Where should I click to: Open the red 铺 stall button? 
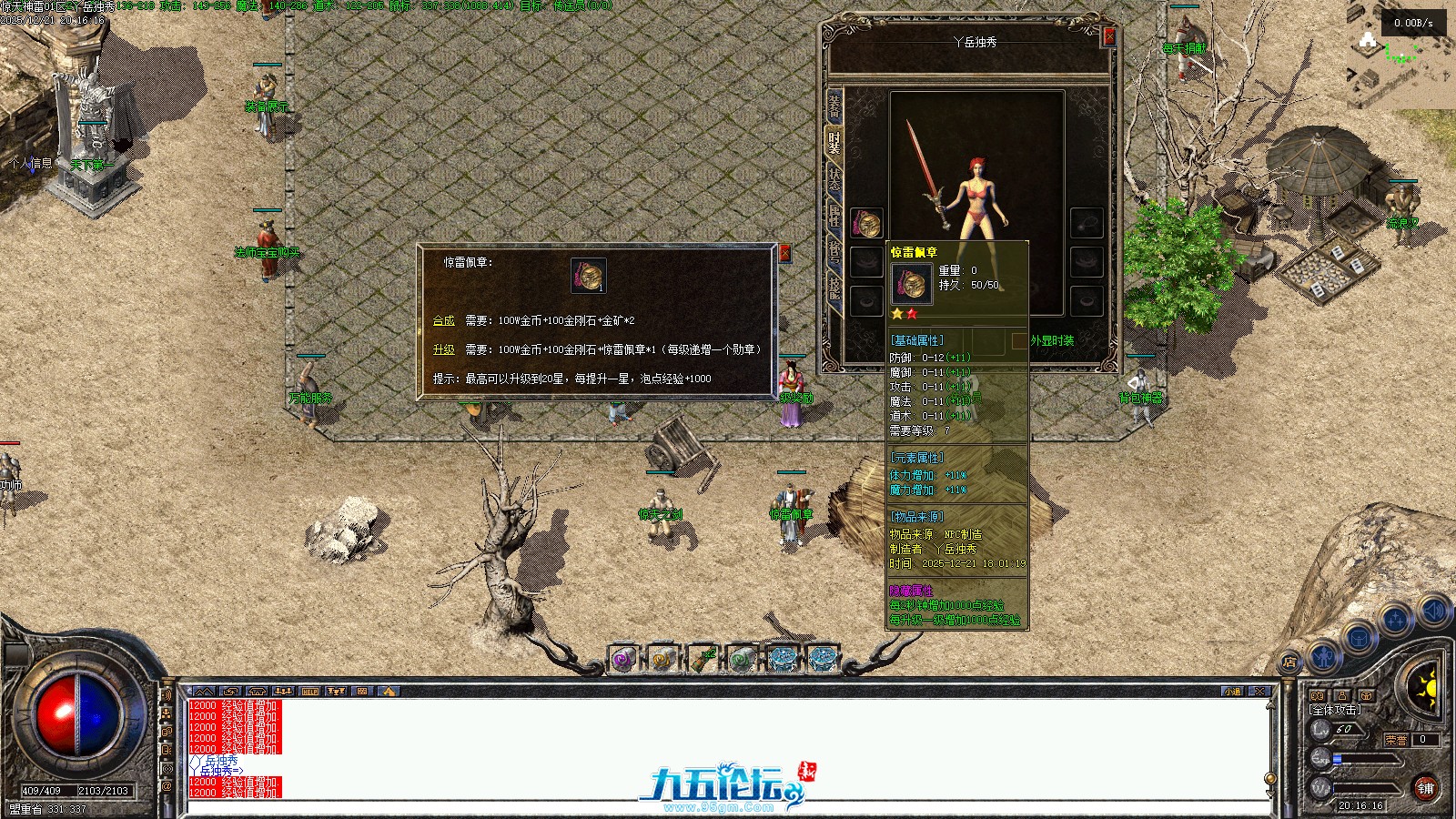click(1425, 788)
